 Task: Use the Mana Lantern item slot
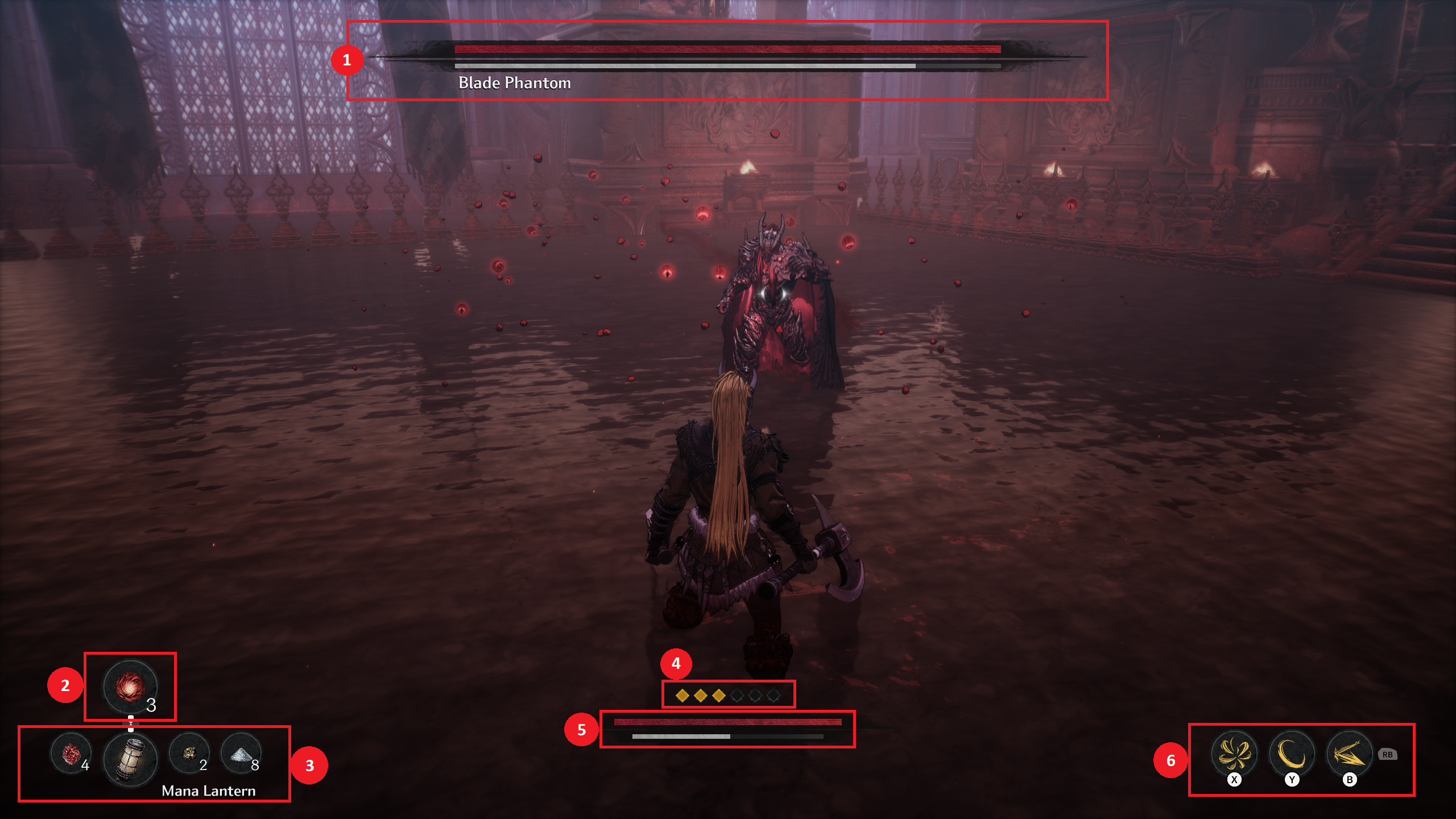130,759
